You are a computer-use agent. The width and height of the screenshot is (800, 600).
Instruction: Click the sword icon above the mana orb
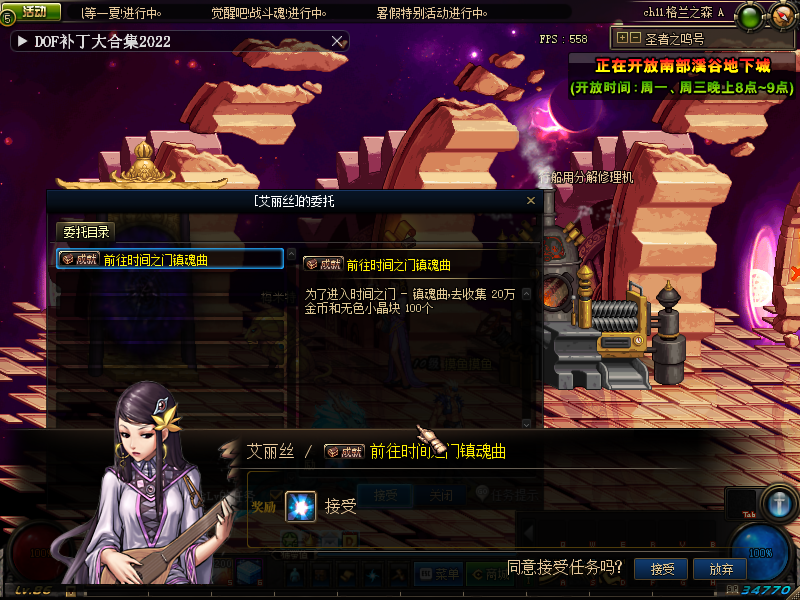[x=777, y=502]
